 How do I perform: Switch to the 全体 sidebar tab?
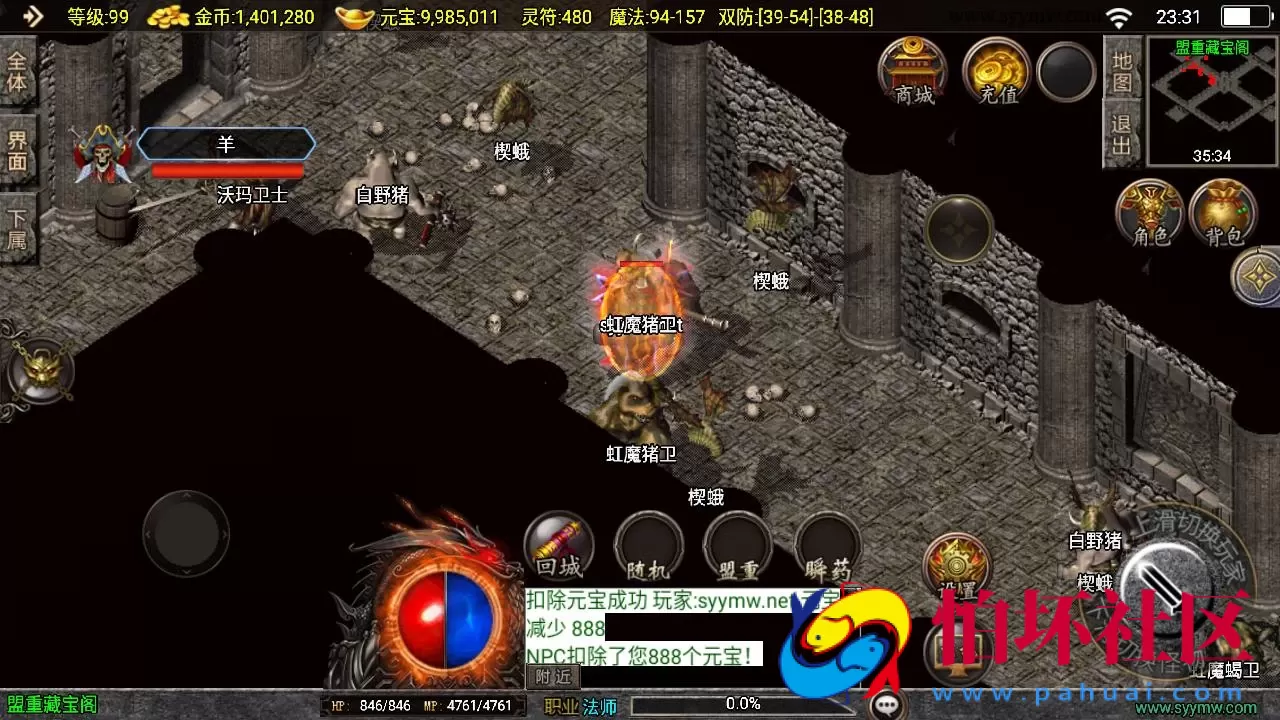(17, 70)
